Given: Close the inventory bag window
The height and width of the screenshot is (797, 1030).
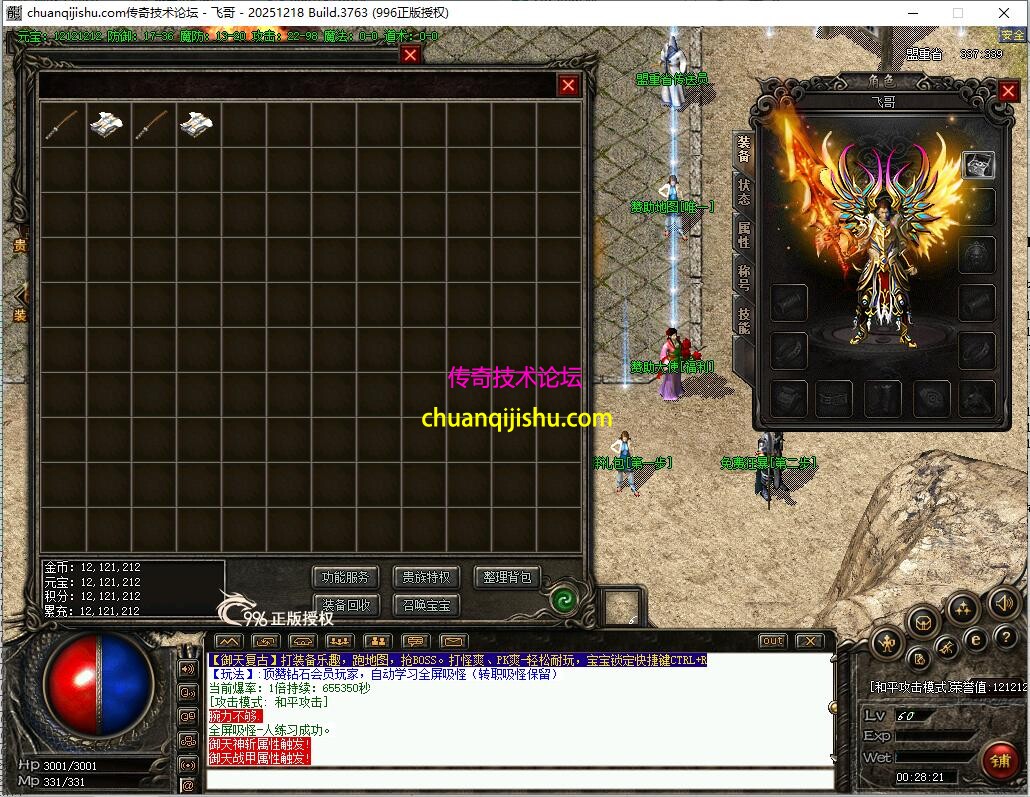Looking at the screenshot, I should (568, 86).
